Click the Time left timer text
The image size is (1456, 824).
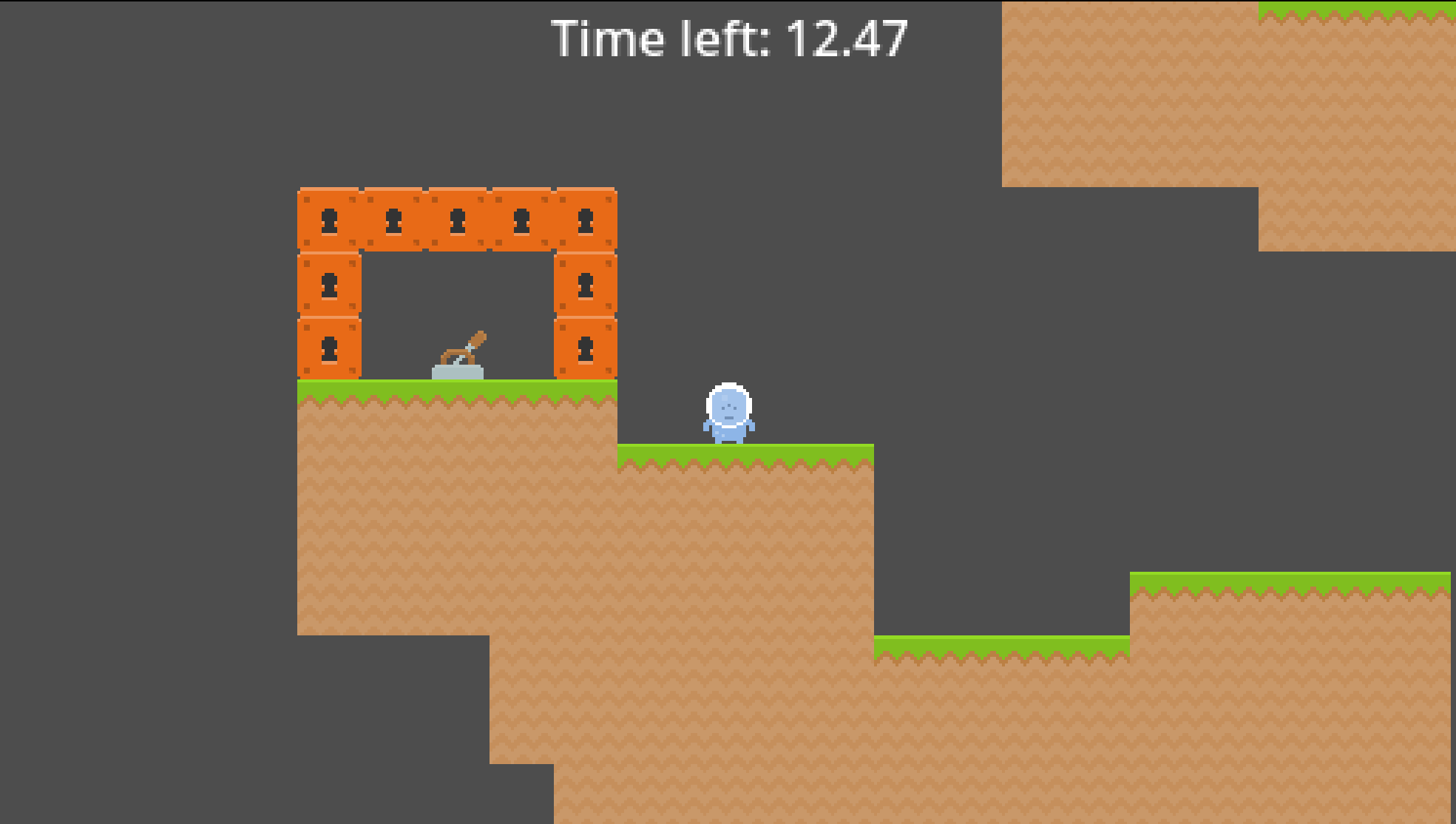click(728, 38)
